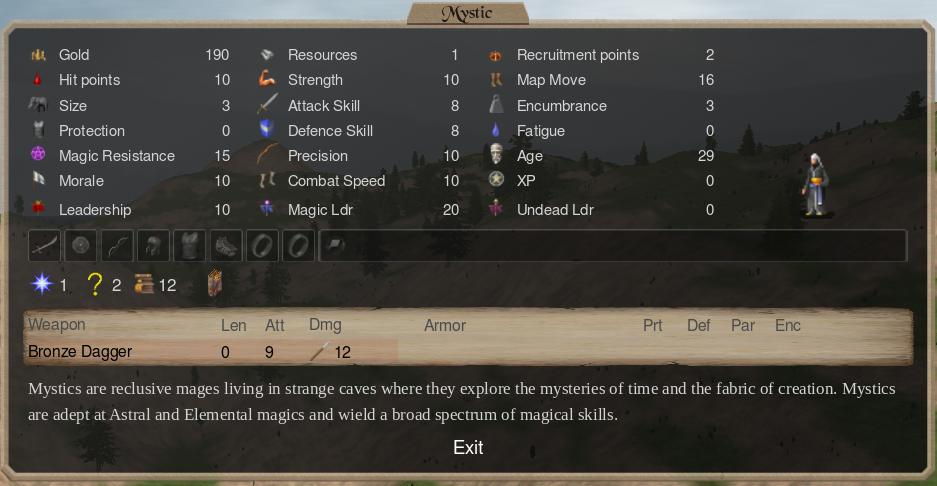The image size is (937, 486).
Task: Inspect the yellow question mark random magic icon
Action: (95, 285)
